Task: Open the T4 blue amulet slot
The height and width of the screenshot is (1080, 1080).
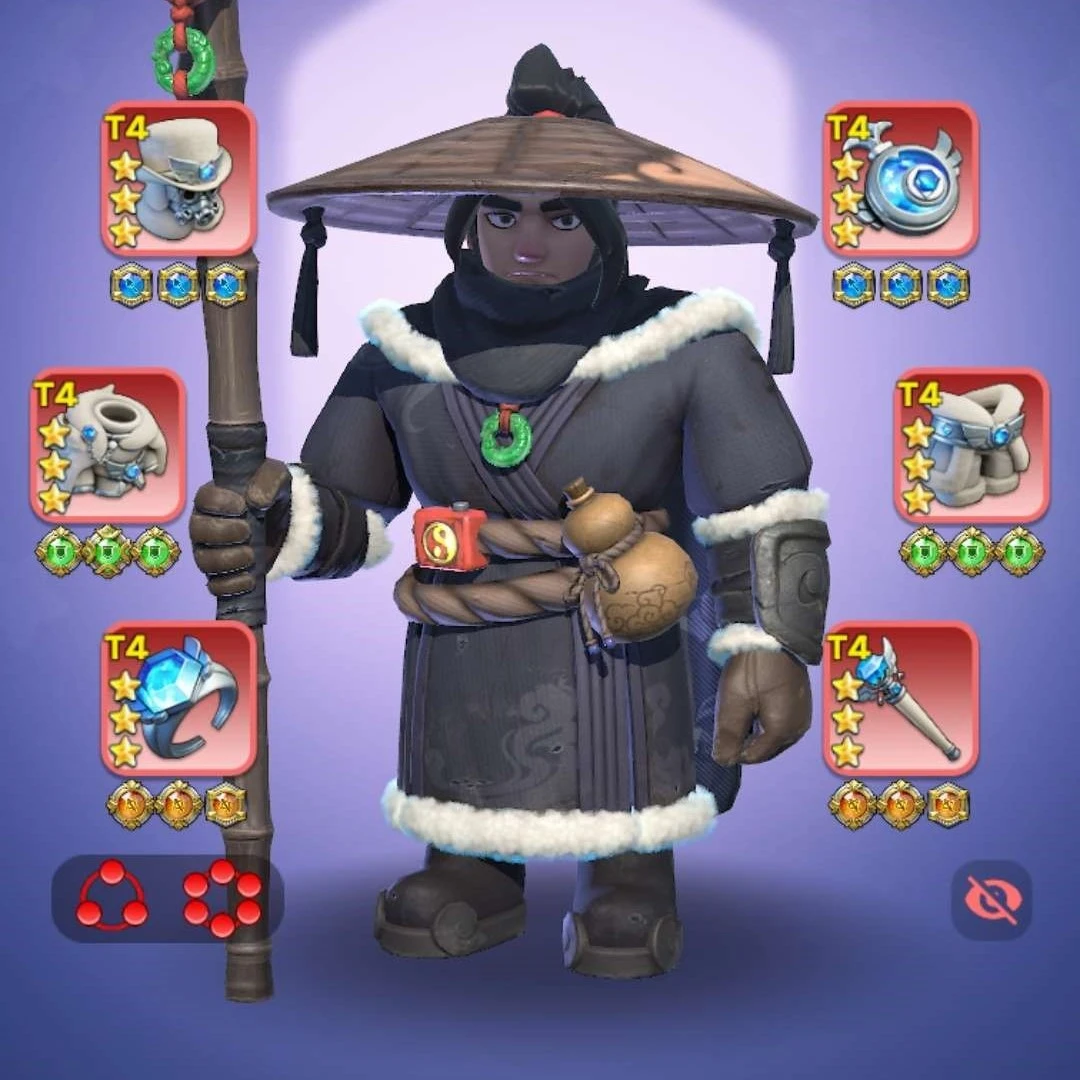Action: click(901, 179)
